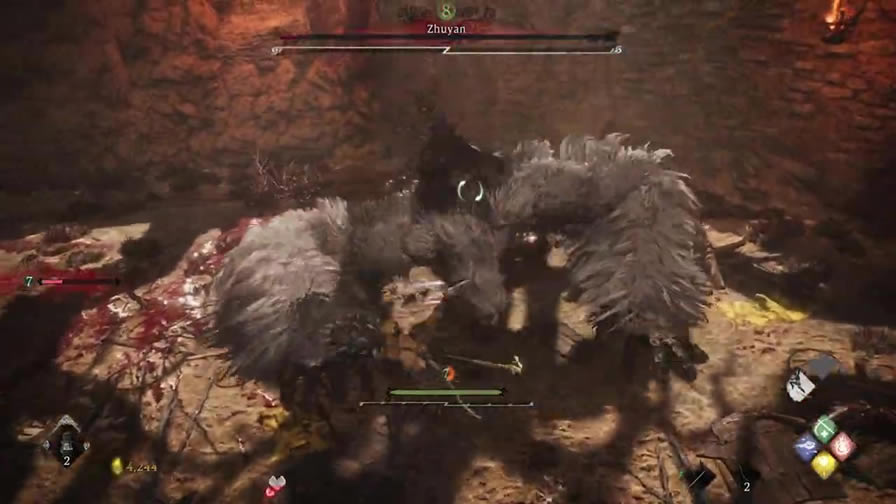Cast the red fire wizardry spell
896x504 pixels.
842,446
